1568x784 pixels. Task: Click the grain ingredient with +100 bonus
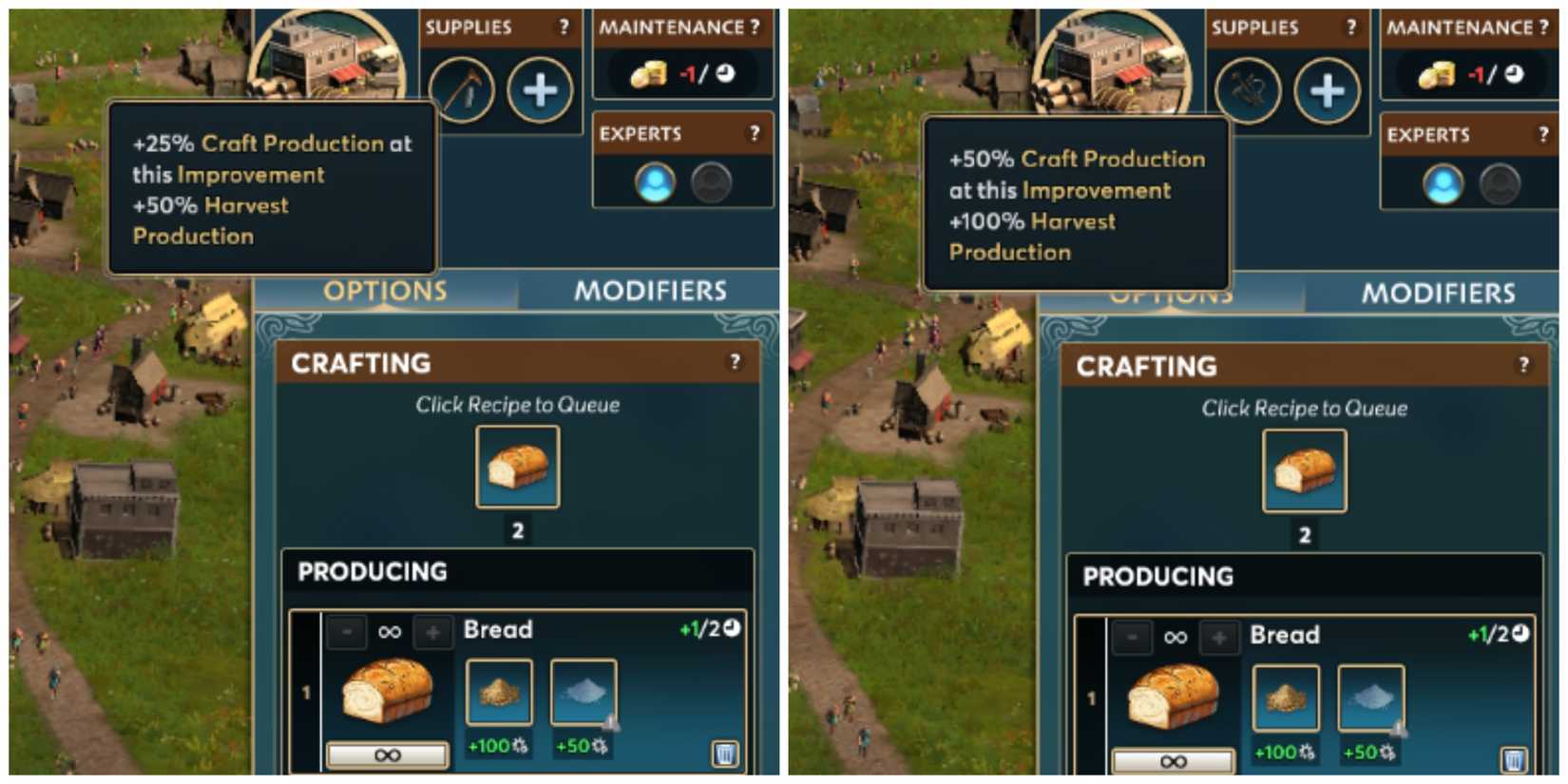pos(498,691)
